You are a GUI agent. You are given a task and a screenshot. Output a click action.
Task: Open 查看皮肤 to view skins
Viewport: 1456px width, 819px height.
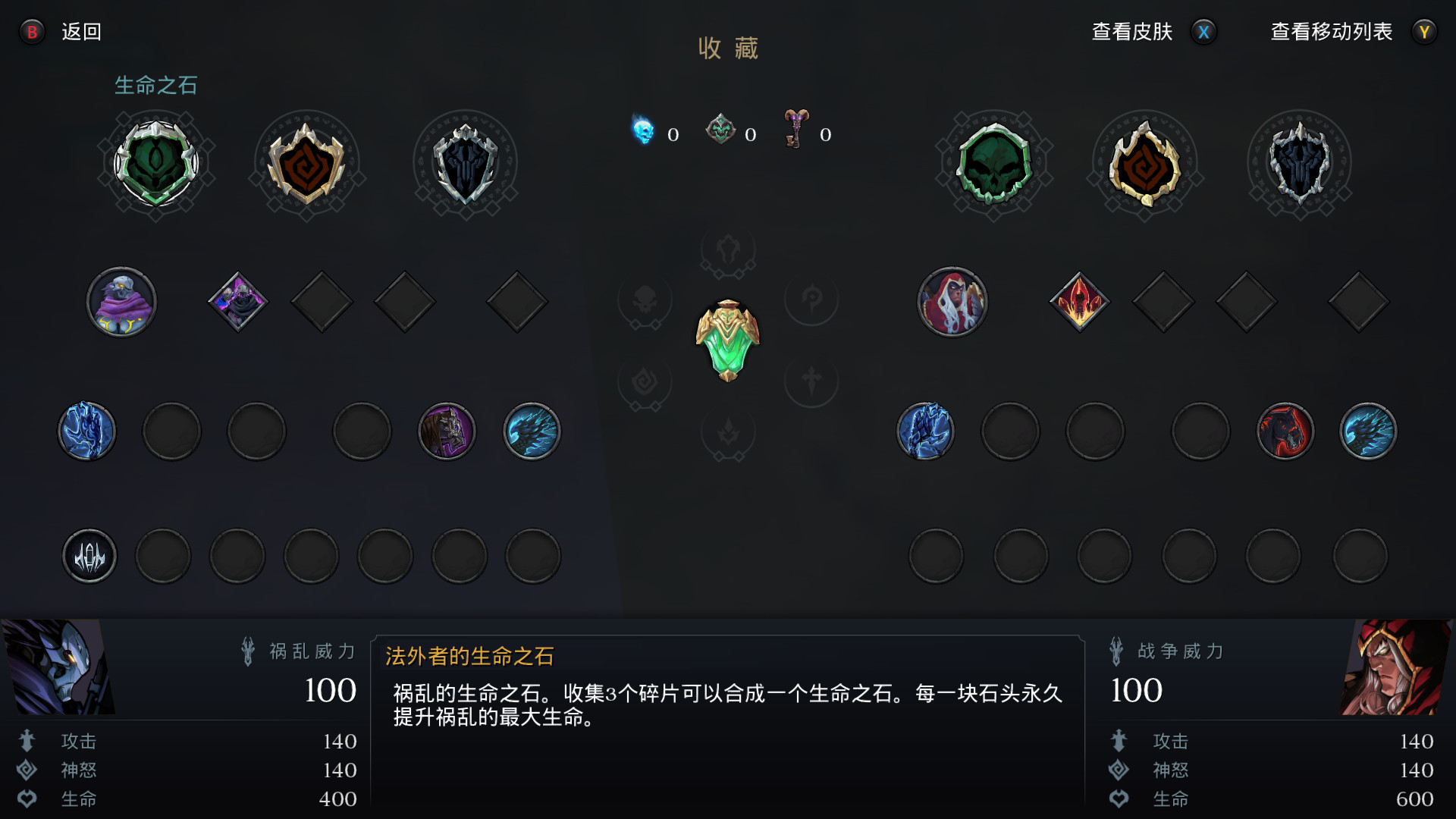[1131, 32]
